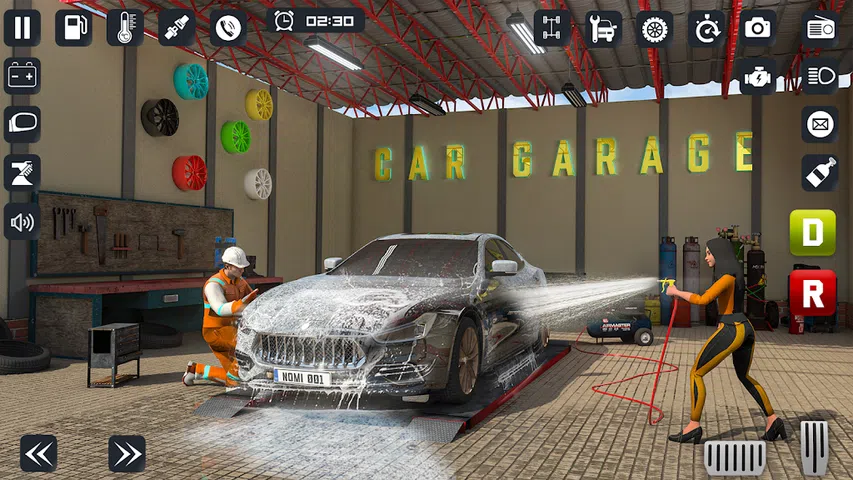Activate the windshield wiper icon

tap(22, 172)
